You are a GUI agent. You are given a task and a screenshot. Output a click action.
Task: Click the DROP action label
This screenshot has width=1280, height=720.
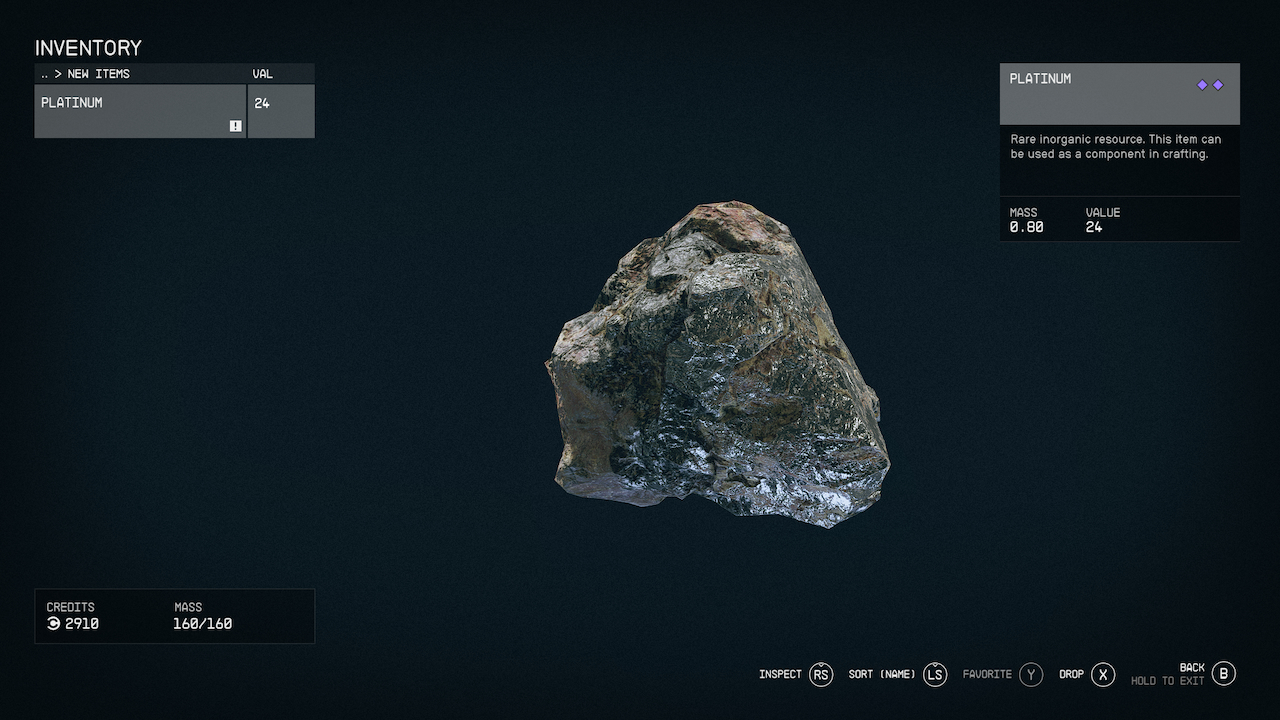click(1072, 674)
